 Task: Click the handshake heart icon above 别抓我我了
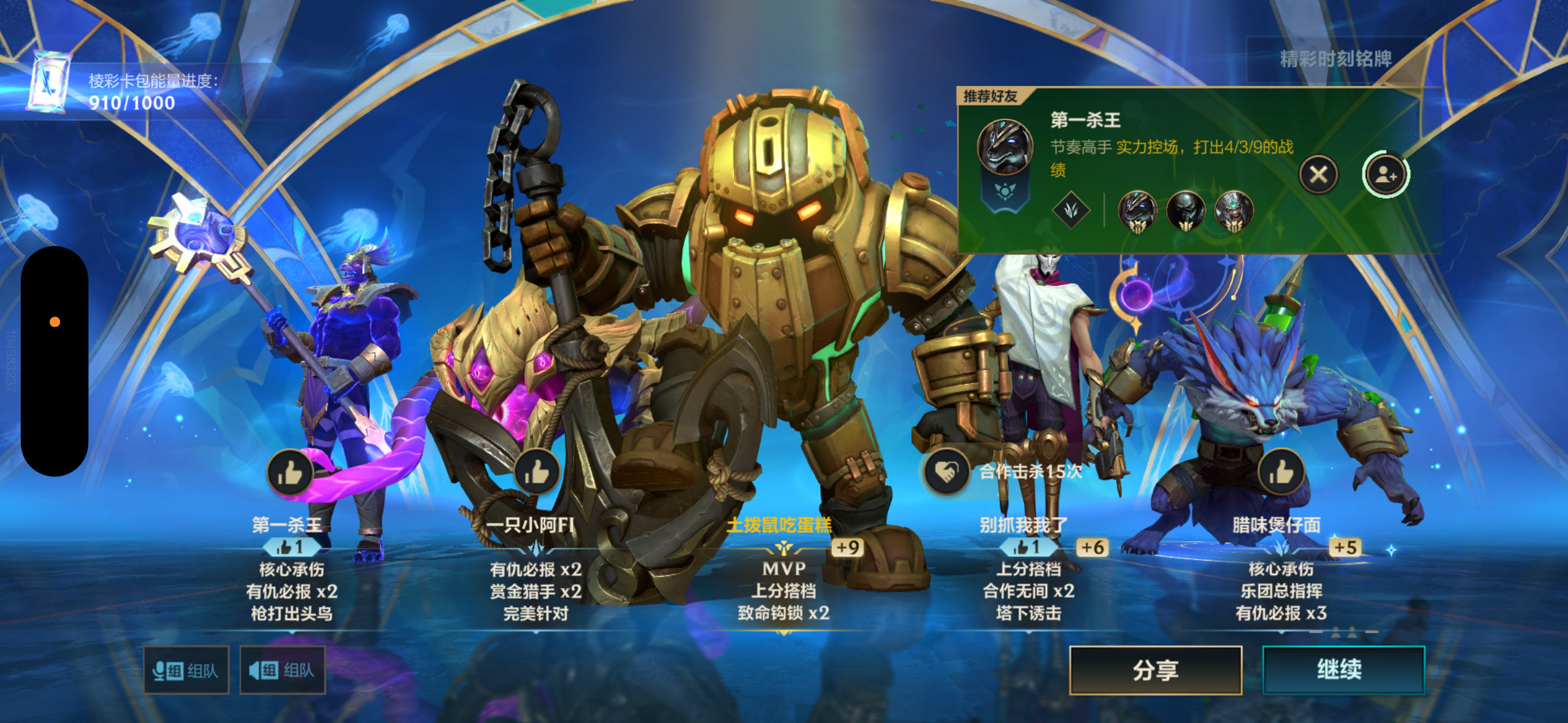pyautogui.click(x=947, y=472)
